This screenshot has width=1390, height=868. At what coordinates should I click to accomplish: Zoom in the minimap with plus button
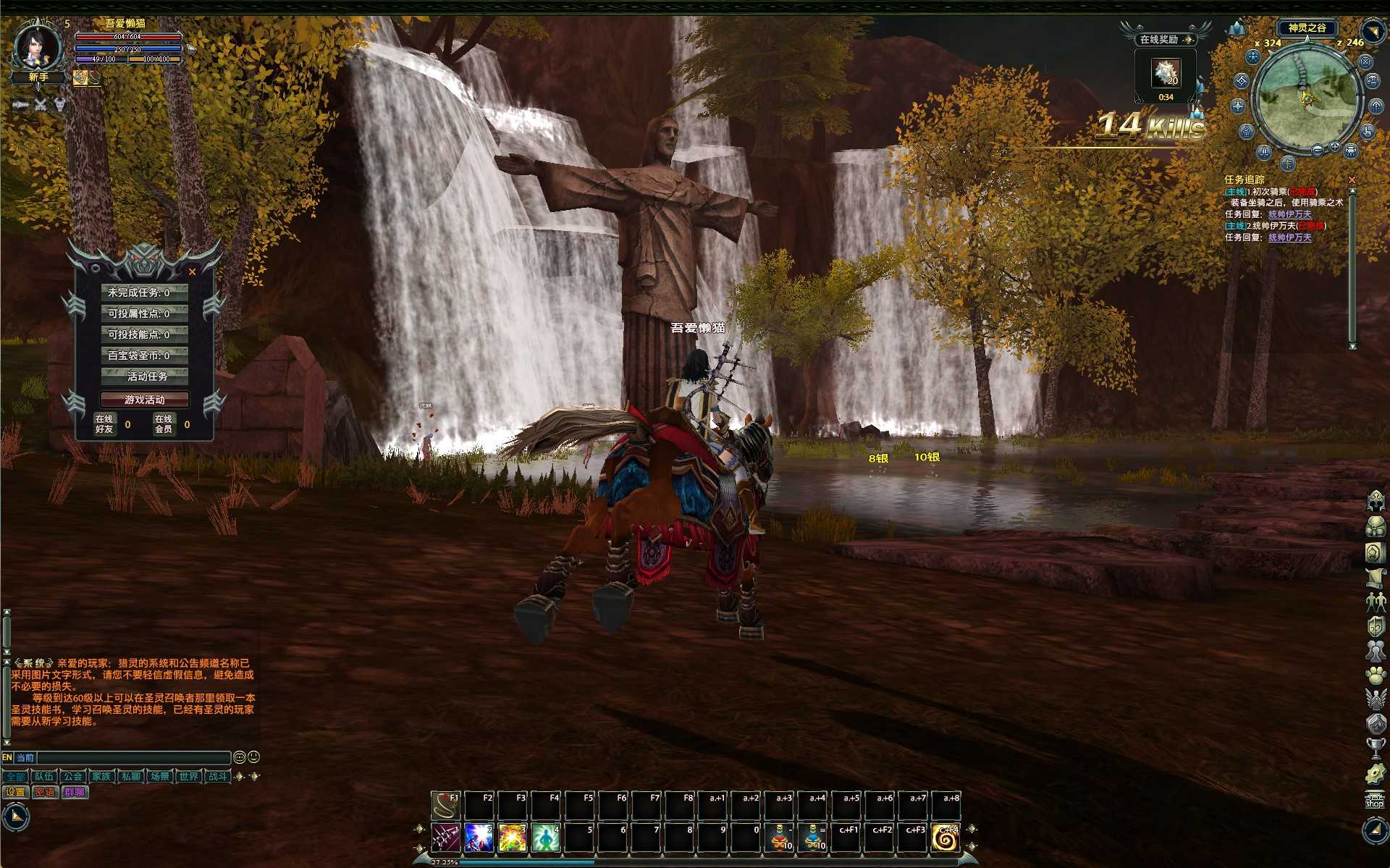[x=1334, y=147]
